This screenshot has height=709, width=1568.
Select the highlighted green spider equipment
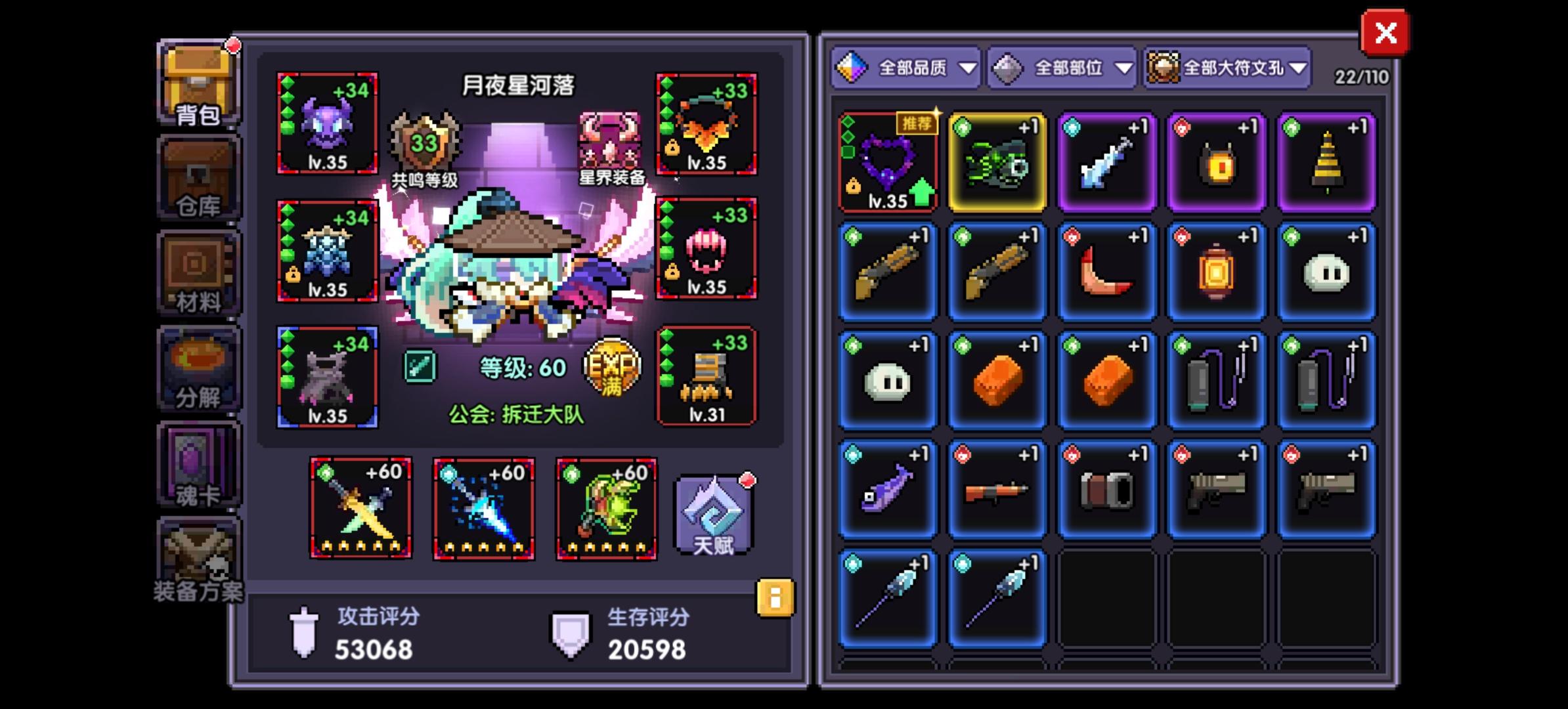(x=997, y=161)
